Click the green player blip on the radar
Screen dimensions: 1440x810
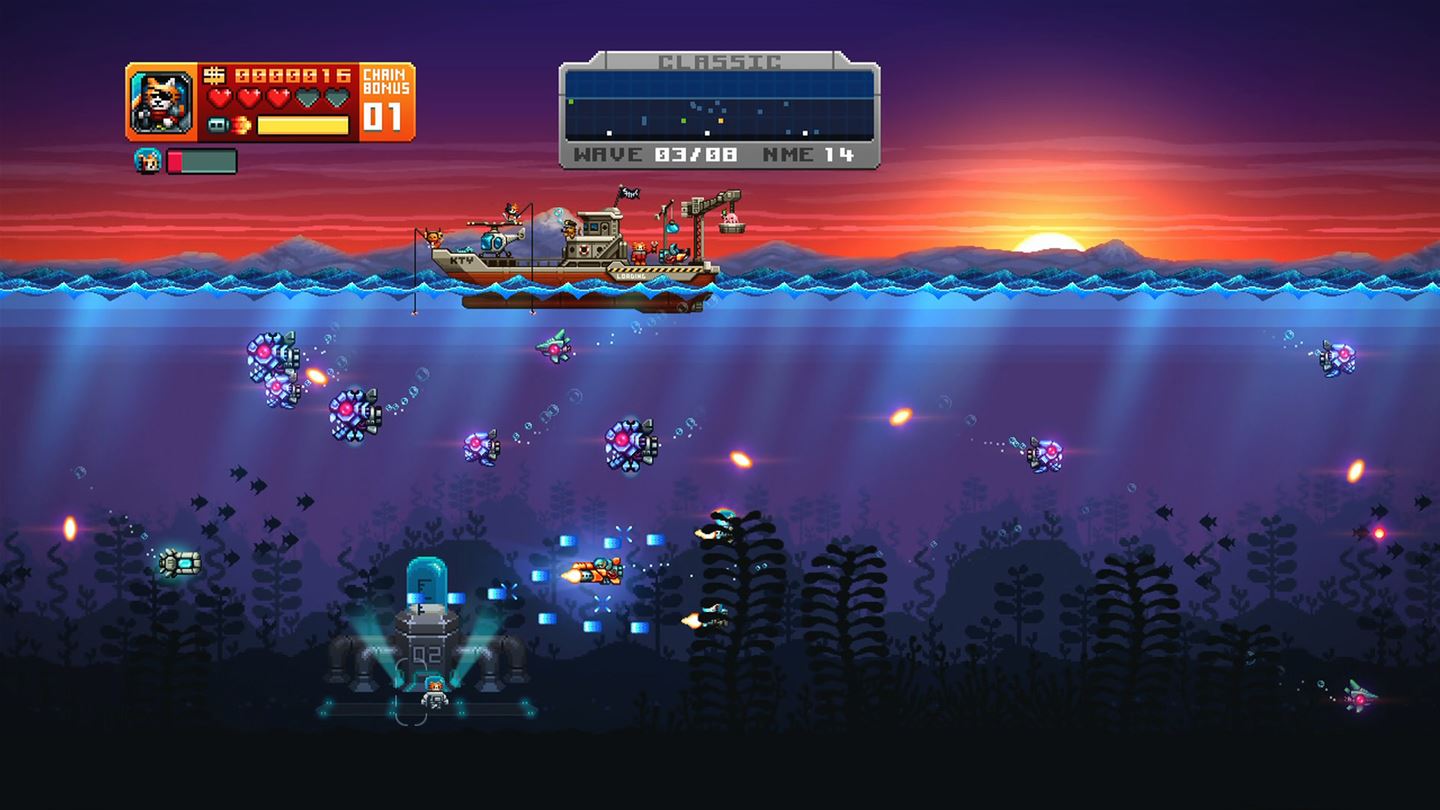pos(683,119)
